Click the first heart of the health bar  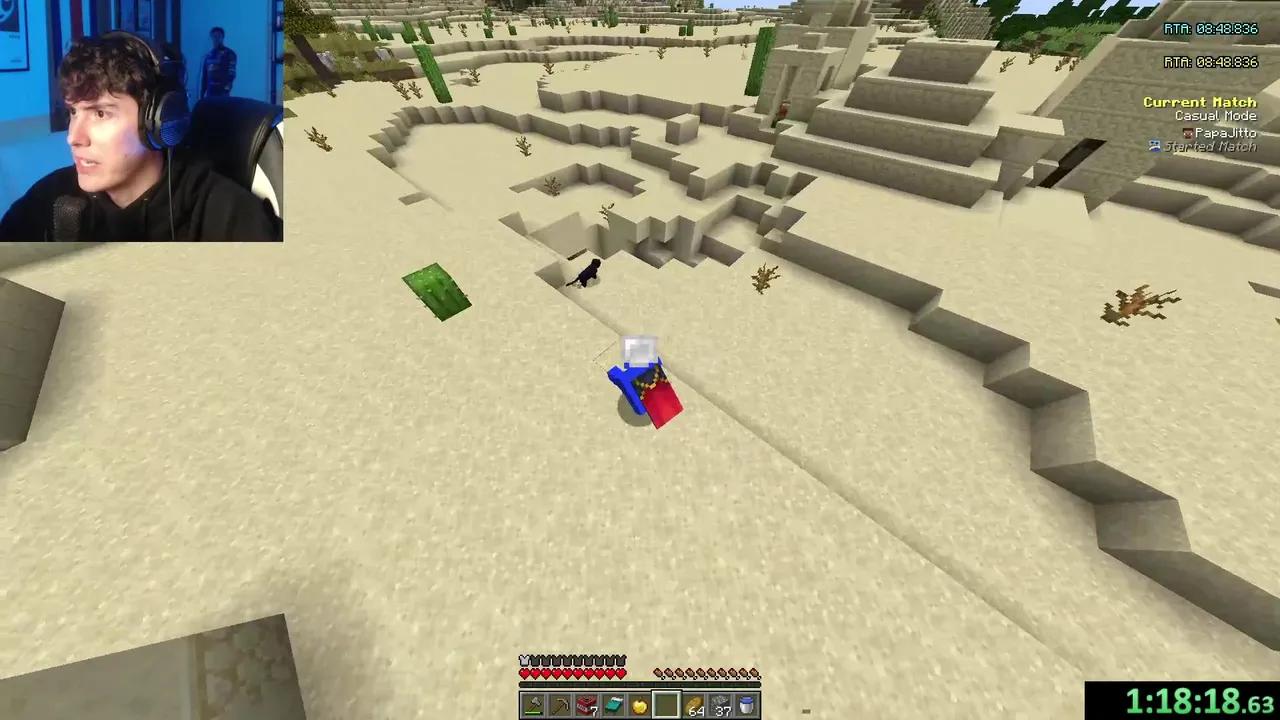pyautogui.click(x=524, y=672)
